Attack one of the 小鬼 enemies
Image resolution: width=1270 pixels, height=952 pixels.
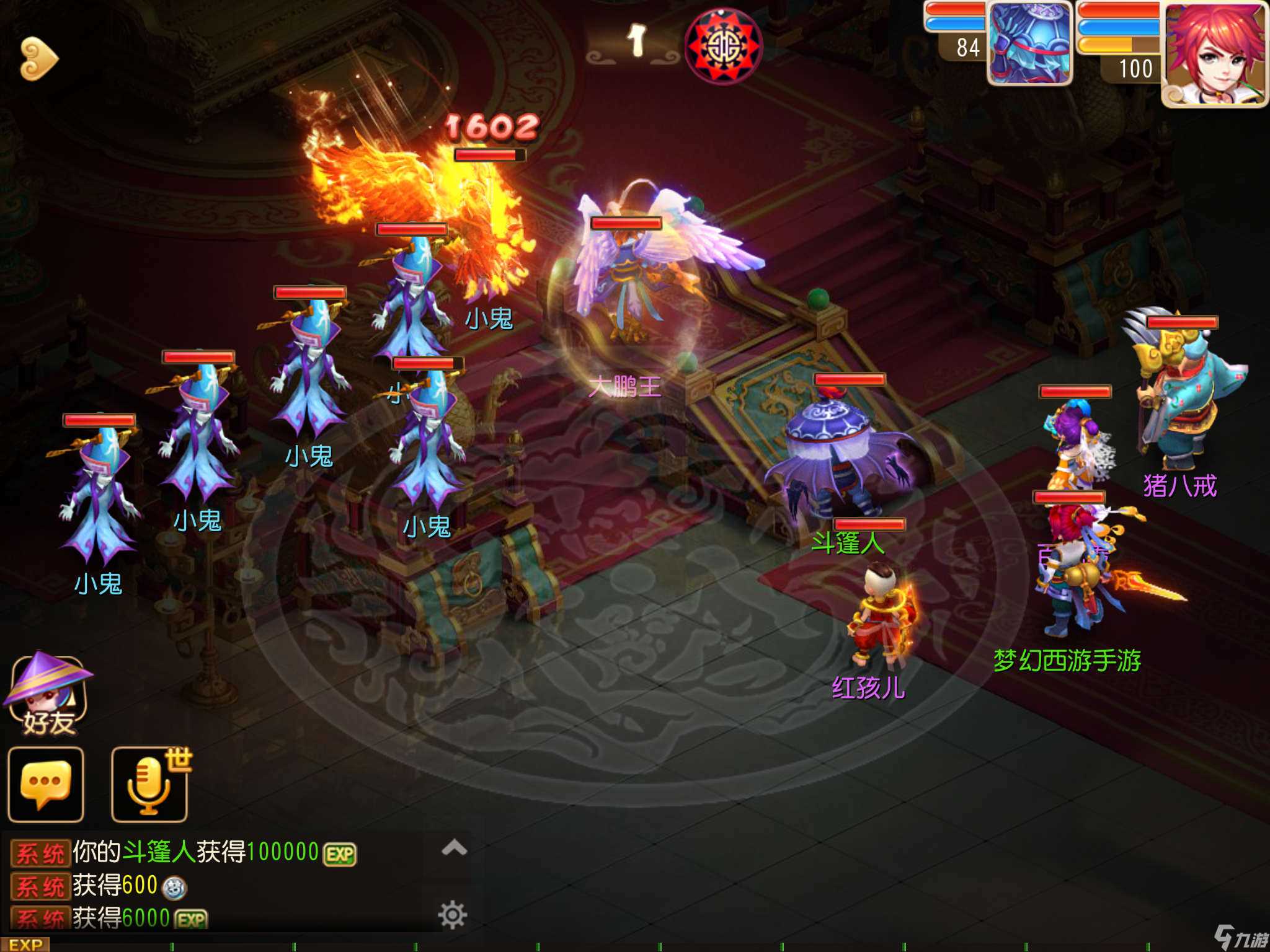99,496
